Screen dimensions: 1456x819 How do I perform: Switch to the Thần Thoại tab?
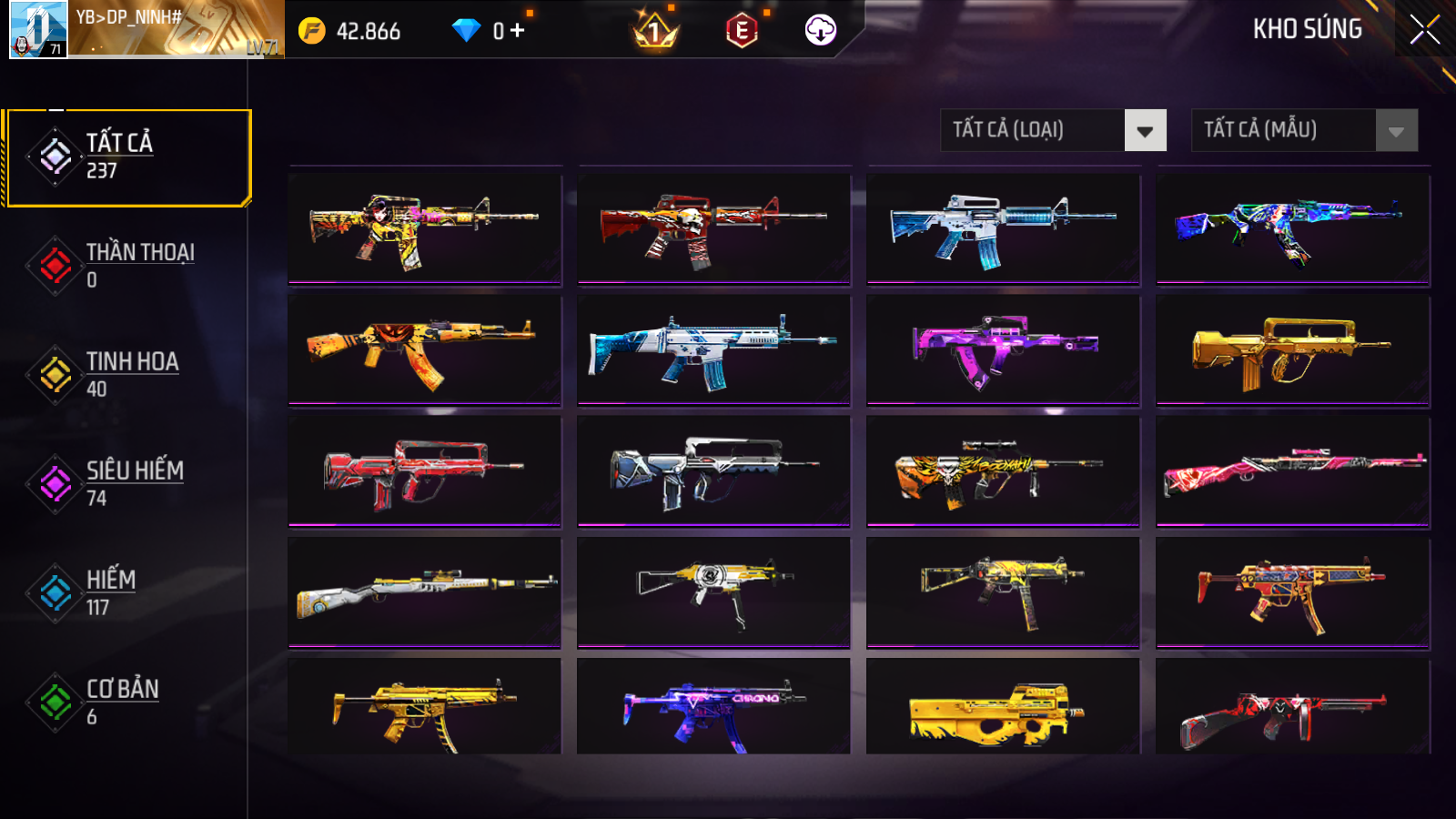click(127, 266)
